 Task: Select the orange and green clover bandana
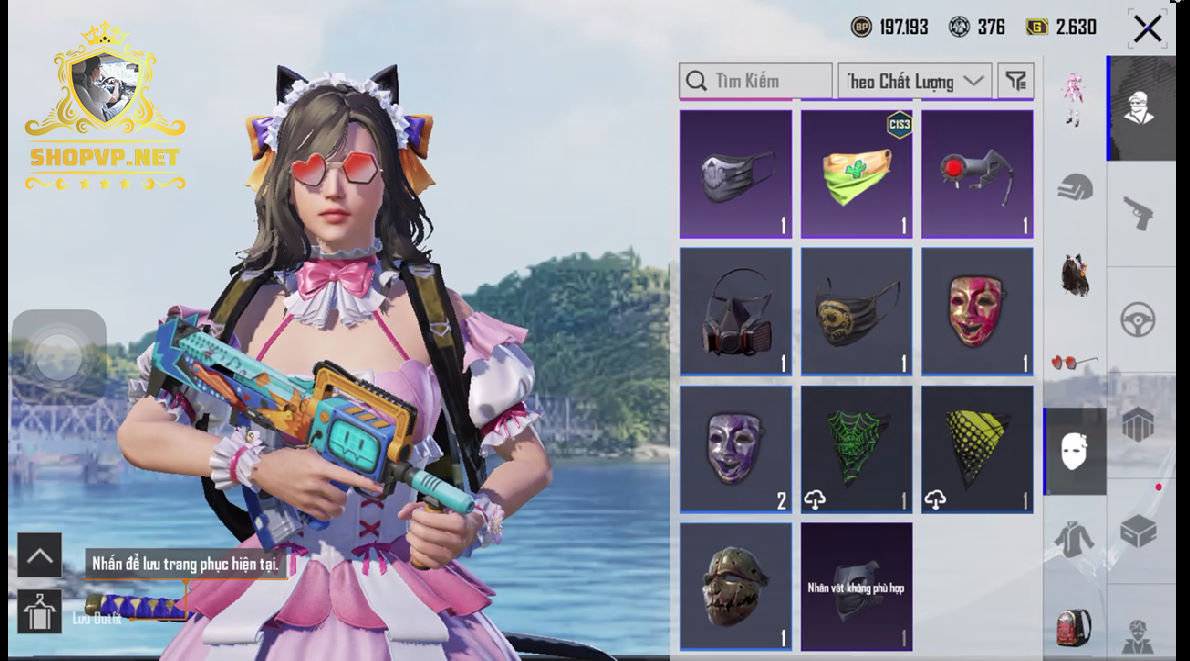(x=857, y=174)
